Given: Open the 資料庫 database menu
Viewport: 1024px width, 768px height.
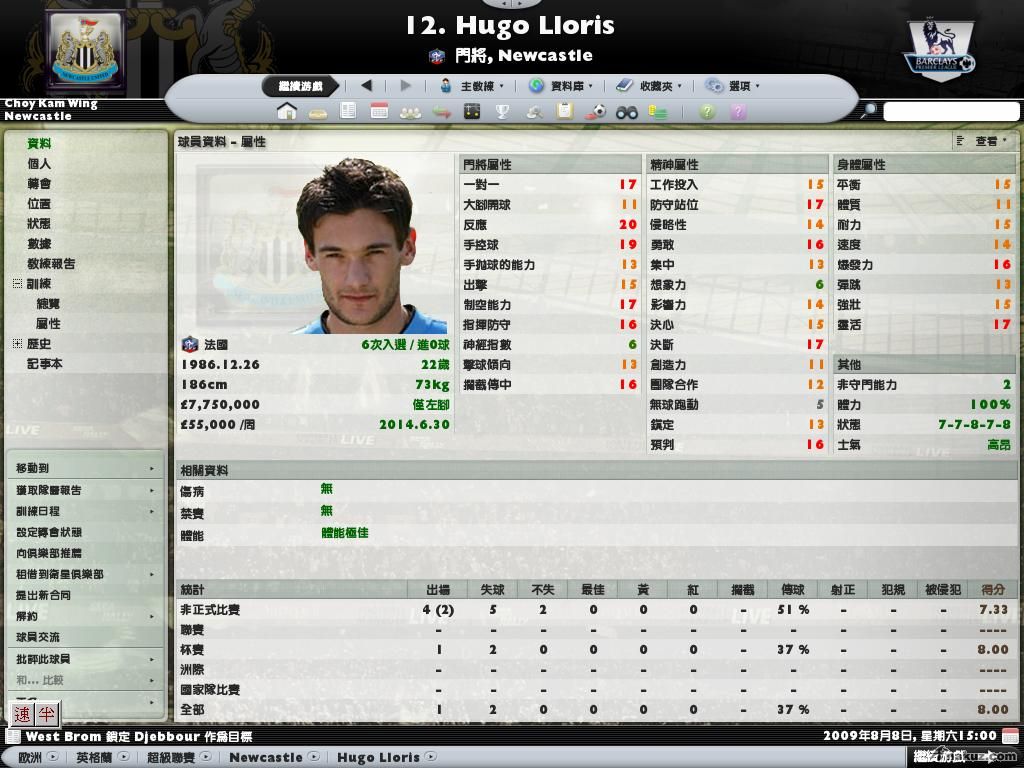Looking at the screenshot, I should click(563, 86).
